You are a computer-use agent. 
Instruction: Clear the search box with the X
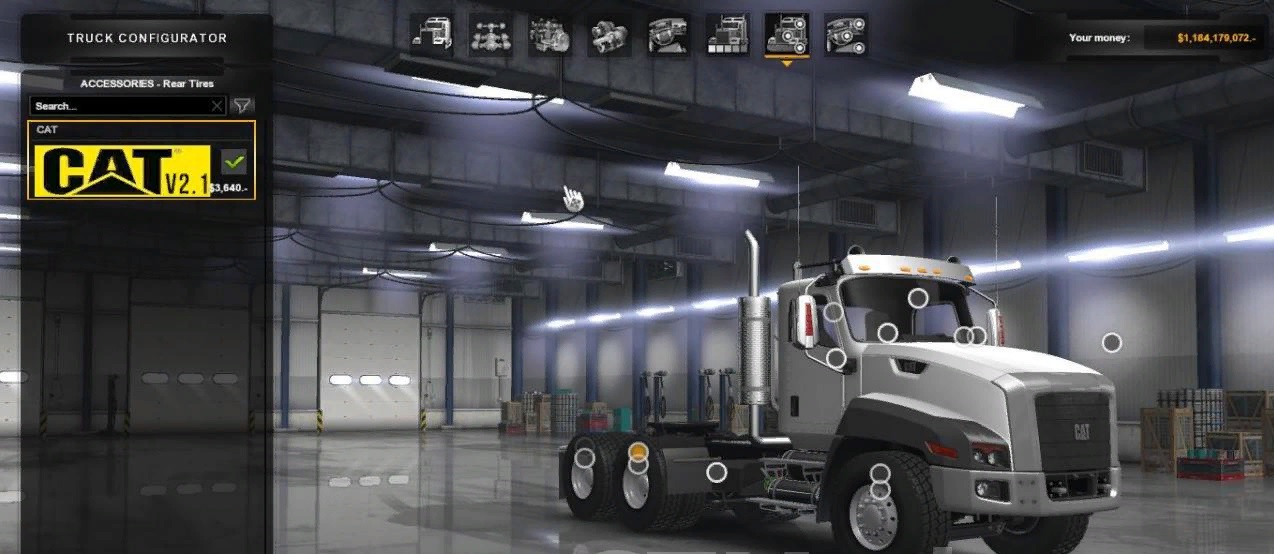tap(217, 105)
